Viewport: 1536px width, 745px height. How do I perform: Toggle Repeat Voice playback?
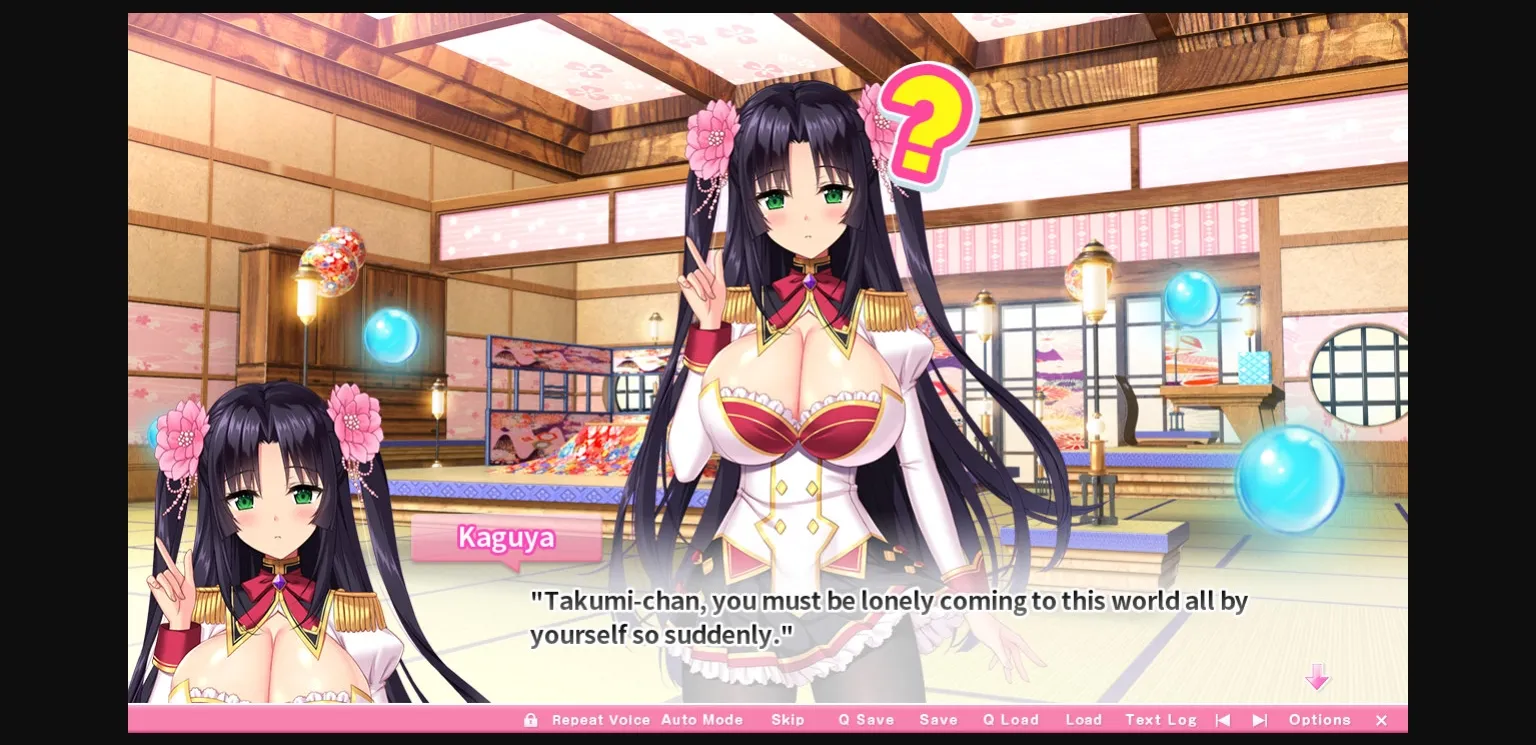[601, 720]
